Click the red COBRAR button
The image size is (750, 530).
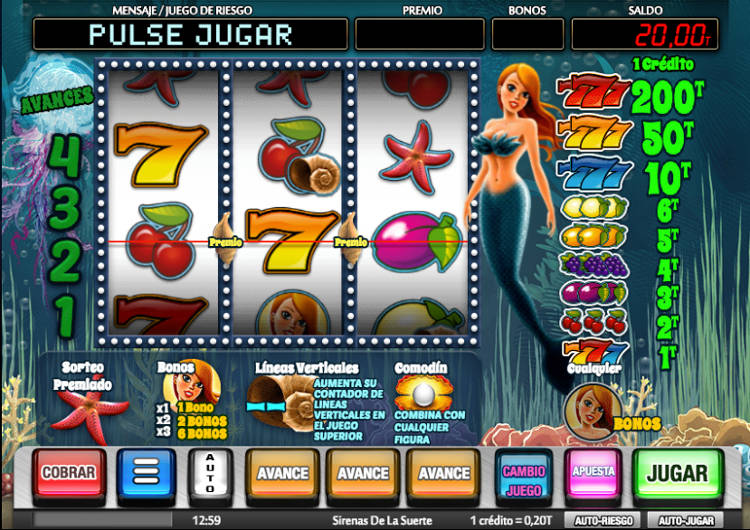point(68,473)
